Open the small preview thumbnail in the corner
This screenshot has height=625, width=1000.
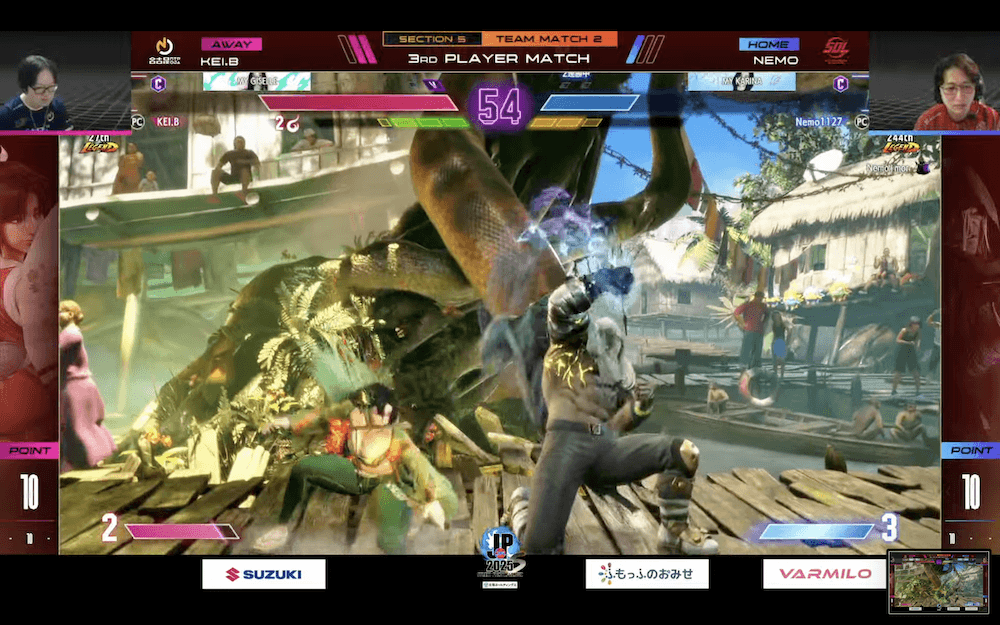coord(938,581)
